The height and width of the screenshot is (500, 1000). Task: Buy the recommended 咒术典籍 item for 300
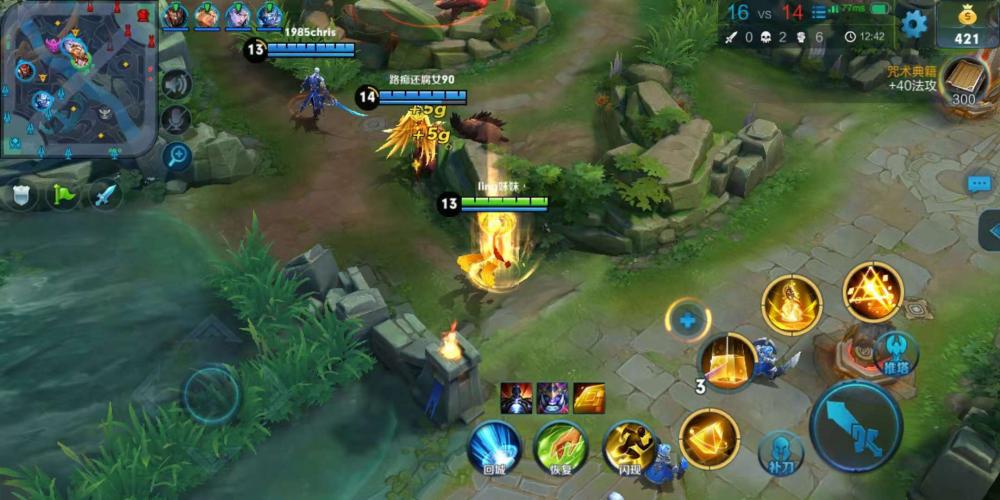pos(962,84)
